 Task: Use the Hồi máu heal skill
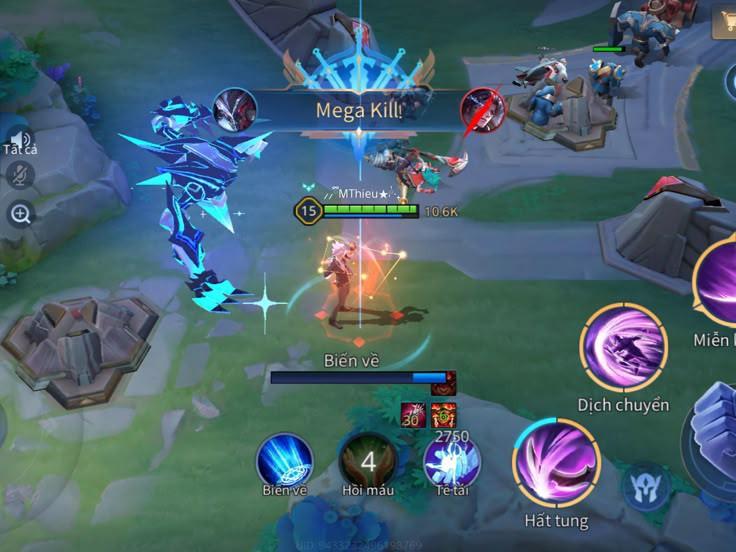[x=368, y=462]
